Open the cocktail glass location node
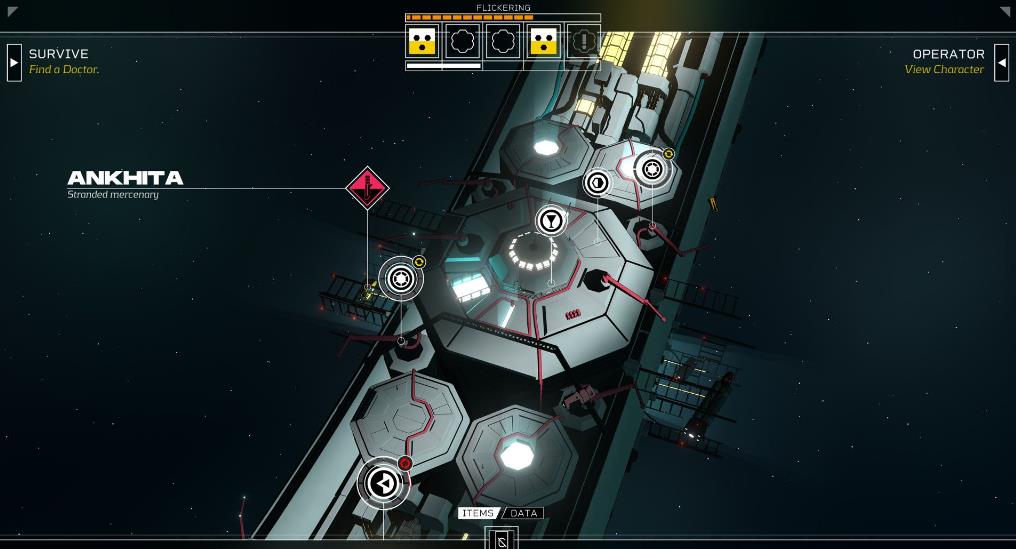 coord(551,220)
